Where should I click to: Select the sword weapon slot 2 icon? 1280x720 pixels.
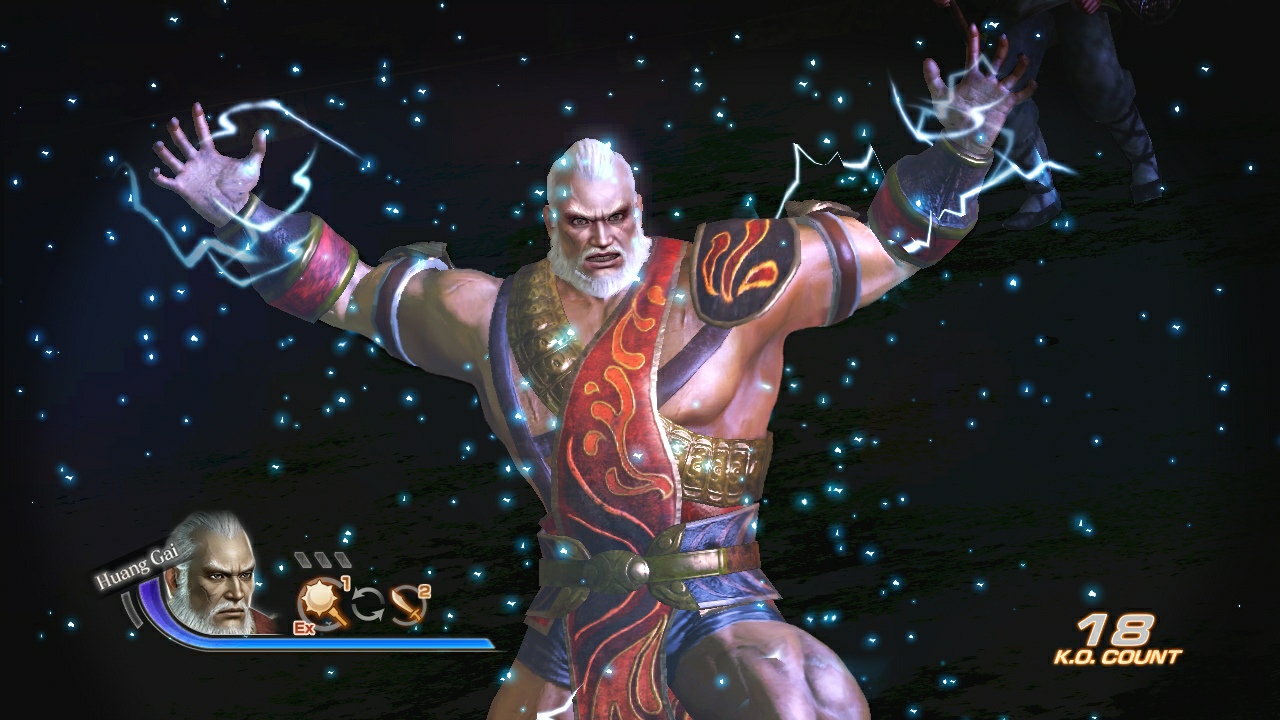point(406,607)
